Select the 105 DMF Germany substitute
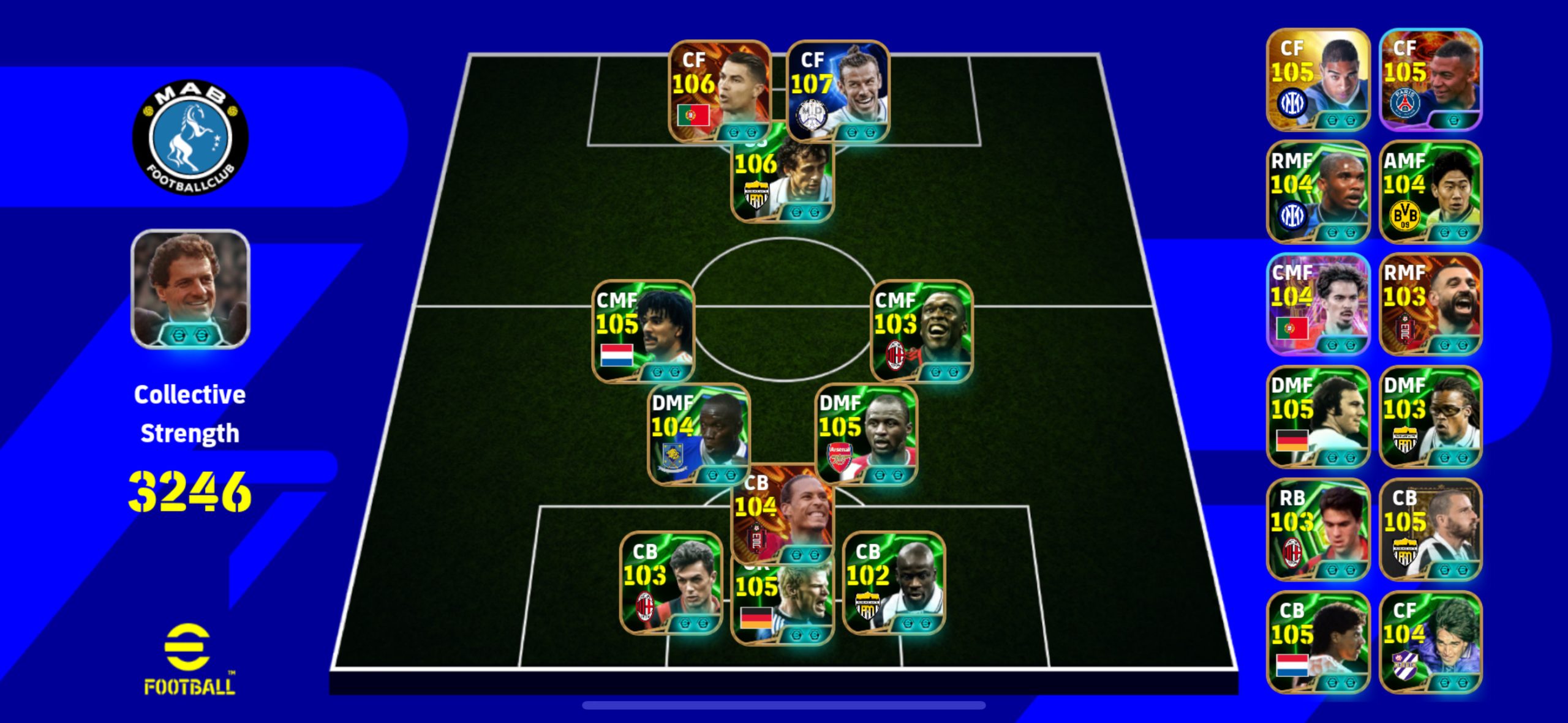Viewport: 1568px width, 723px height. [1317, 417]
